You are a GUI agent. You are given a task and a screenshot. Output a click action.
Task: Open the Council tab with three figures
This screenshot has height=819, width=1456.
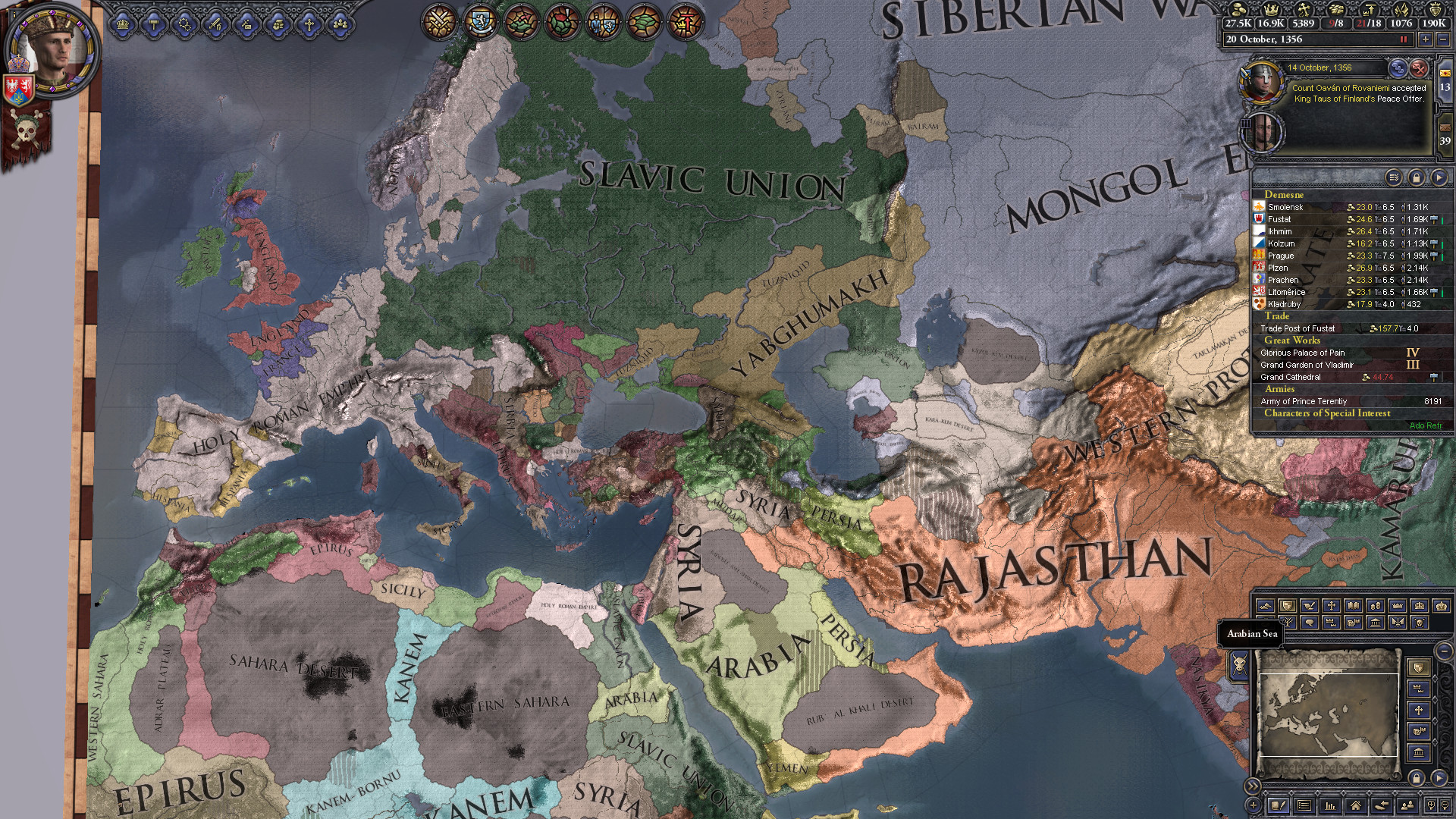coord(340,24)
